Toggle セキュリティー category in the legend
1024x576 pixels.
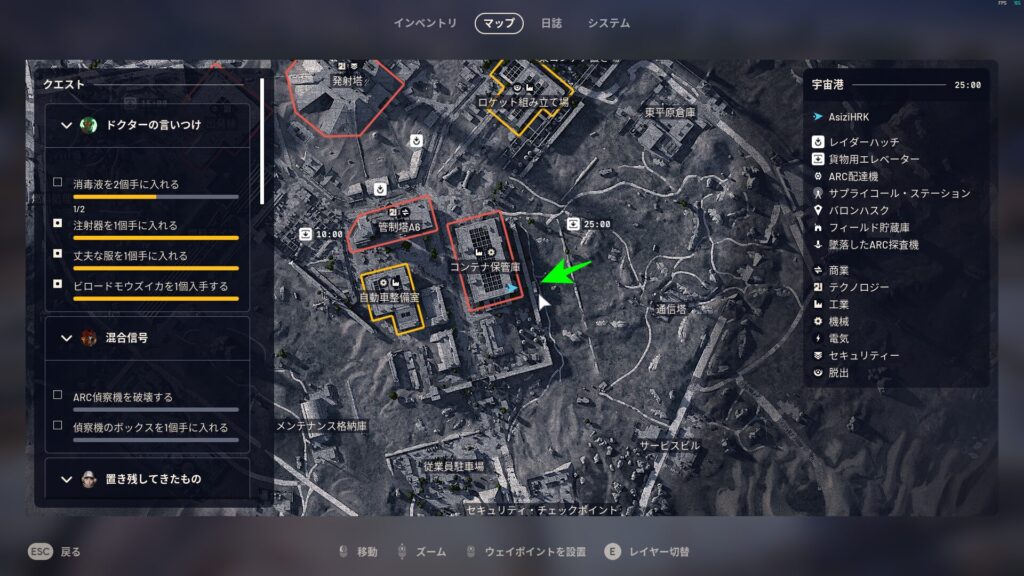[x=864, y=355]
